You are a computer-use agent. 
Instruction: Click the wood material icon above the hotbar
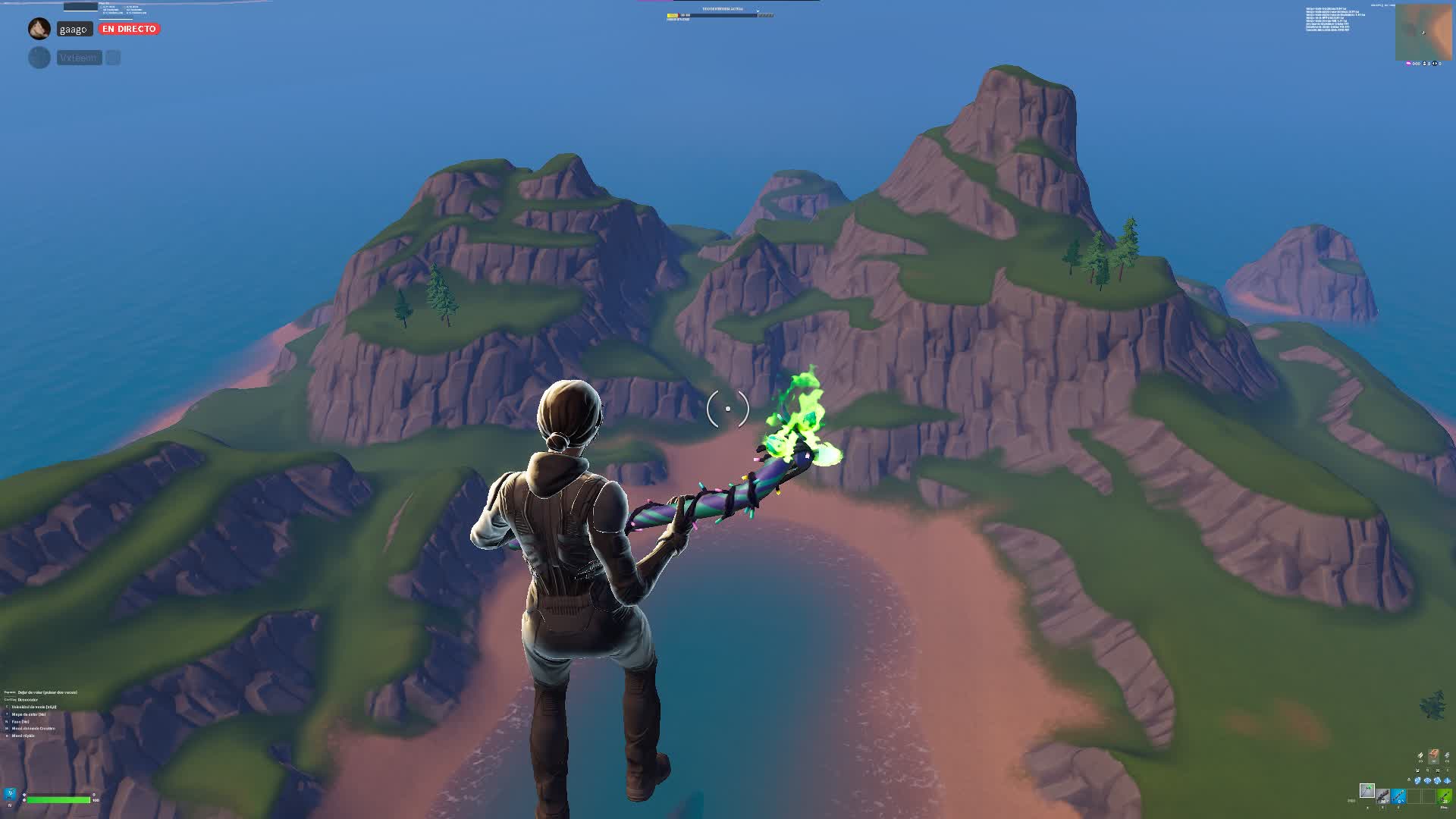pyautogui.click(x=1420, y=756)
